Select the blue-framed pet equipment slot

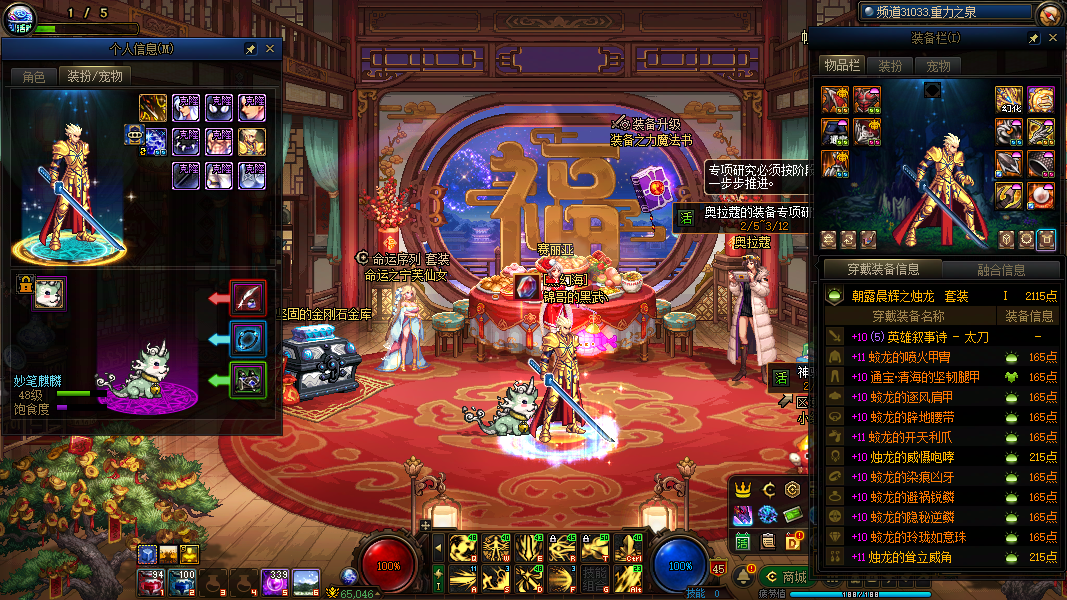248,339
